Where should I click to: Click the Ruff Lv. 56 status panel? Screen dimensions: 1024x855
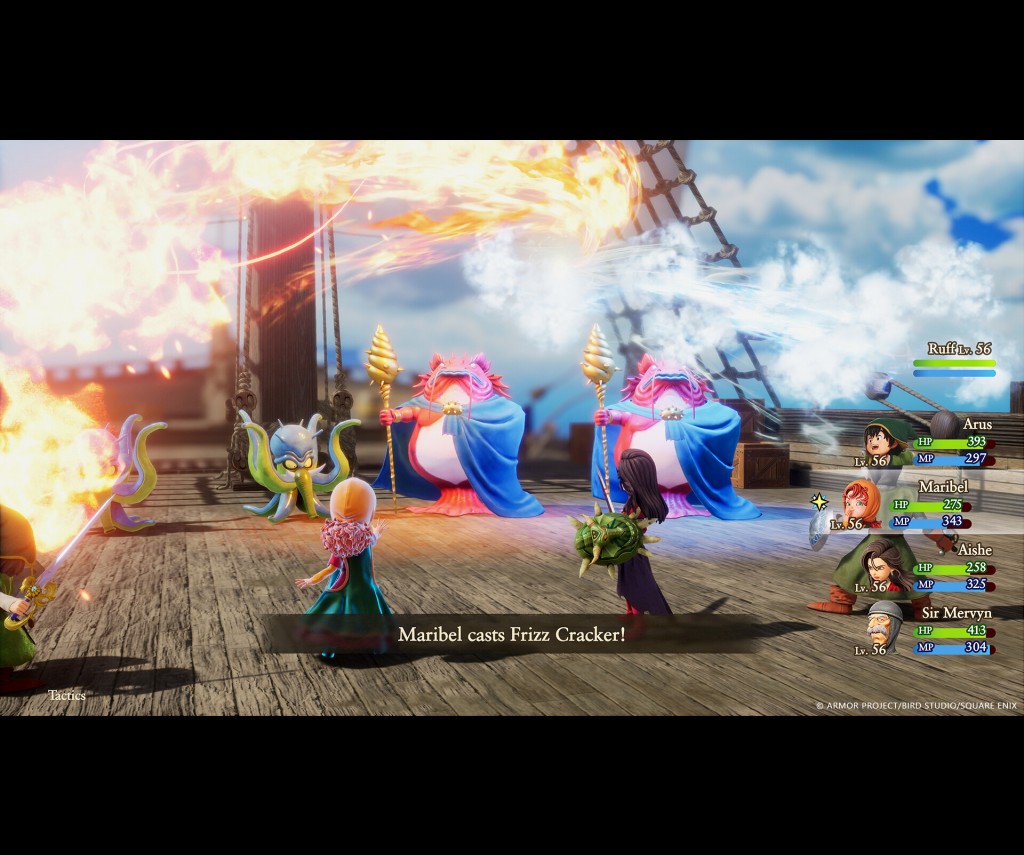pos(956,360)
